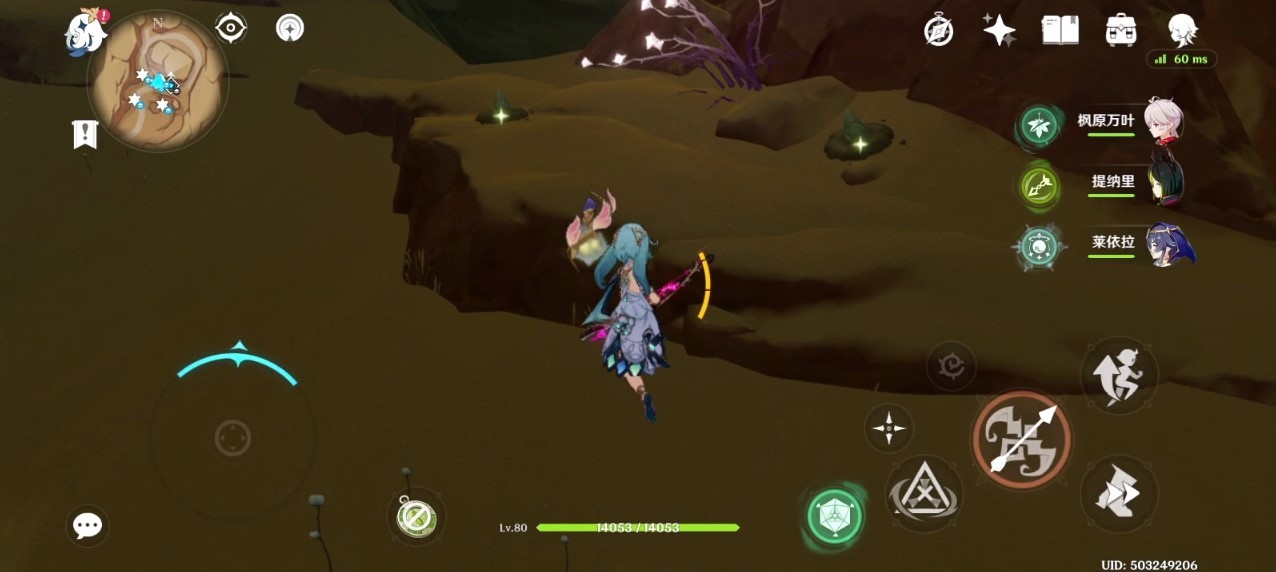The height and width of the screenshot is (572, 1276).
Task: Open the adventurer handbook book icon
Action: coord(1060,30)
